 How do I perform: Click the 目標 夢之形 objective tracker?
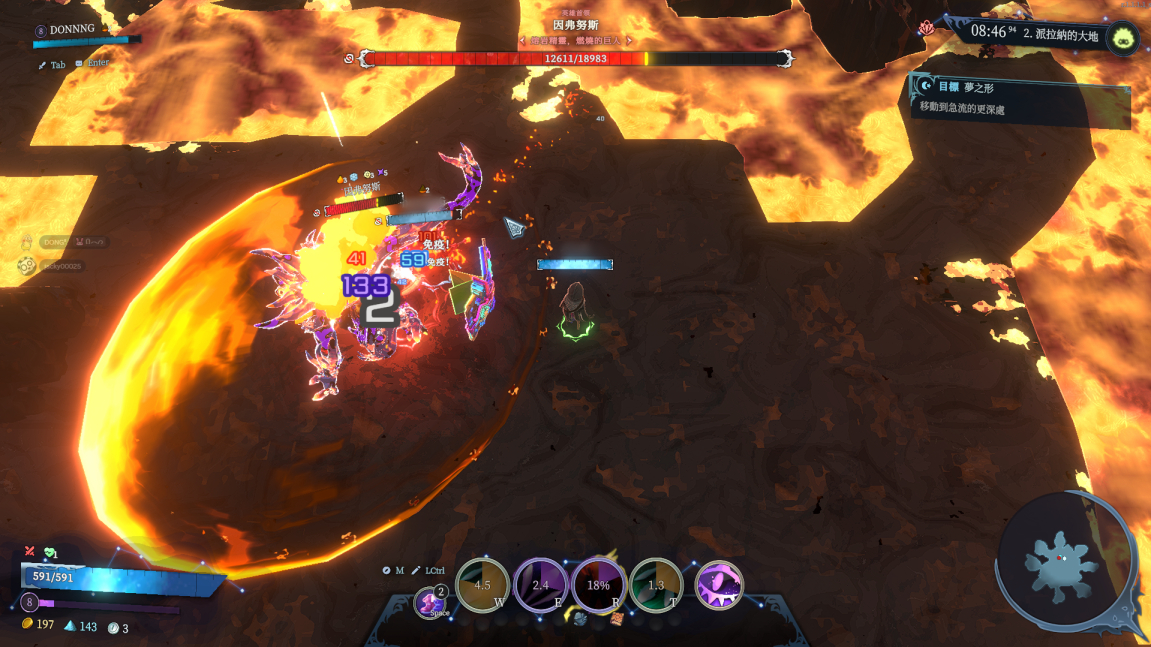point(1020,97)
